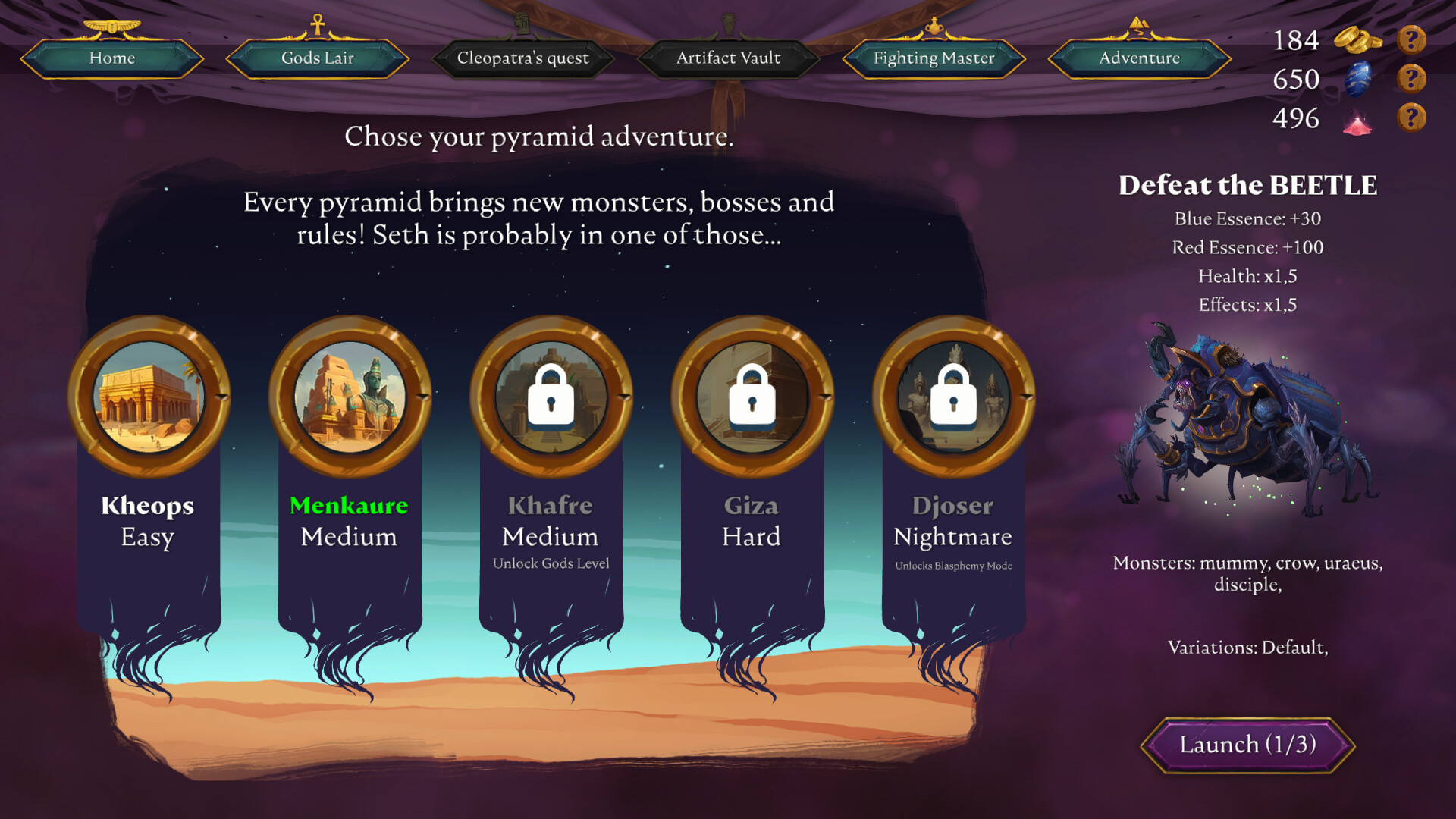Open help for gold coins
This screenshot has height=819, width=1456.
click(1411, 39)
